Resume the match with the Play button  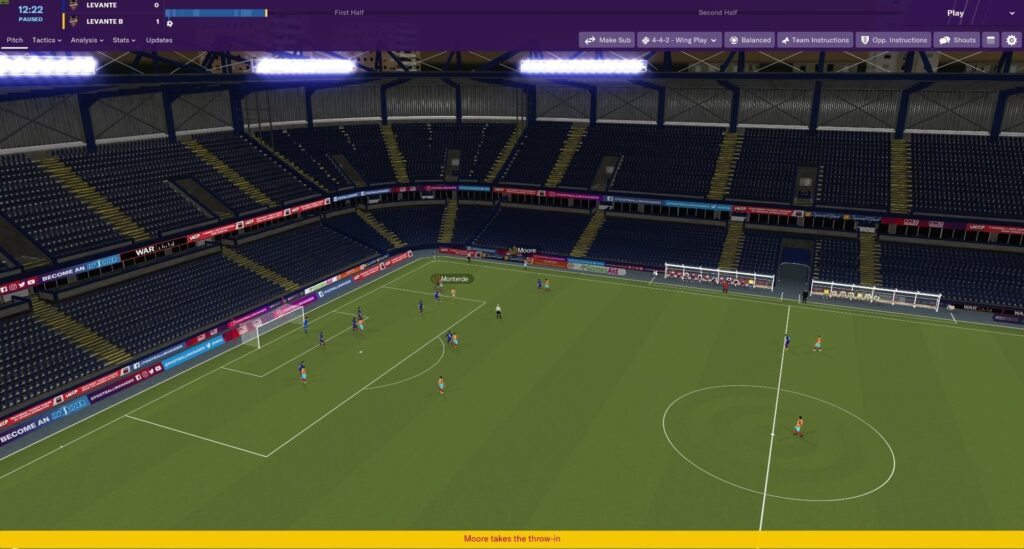point(955,14)
